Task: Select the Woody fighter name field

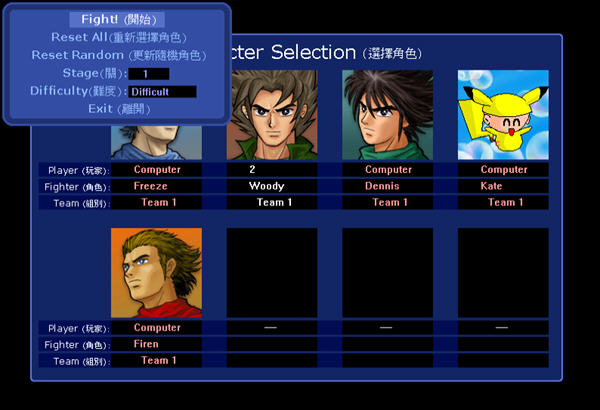Action: click(x=272, y=186)
